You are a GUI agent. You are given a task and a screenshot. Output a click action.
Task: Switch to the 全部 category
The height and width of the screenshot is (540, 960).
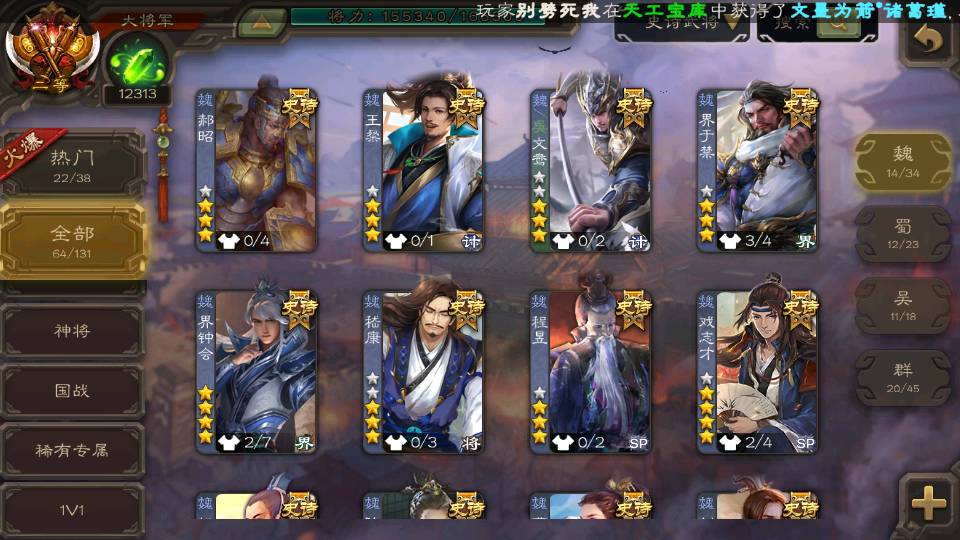73,241
